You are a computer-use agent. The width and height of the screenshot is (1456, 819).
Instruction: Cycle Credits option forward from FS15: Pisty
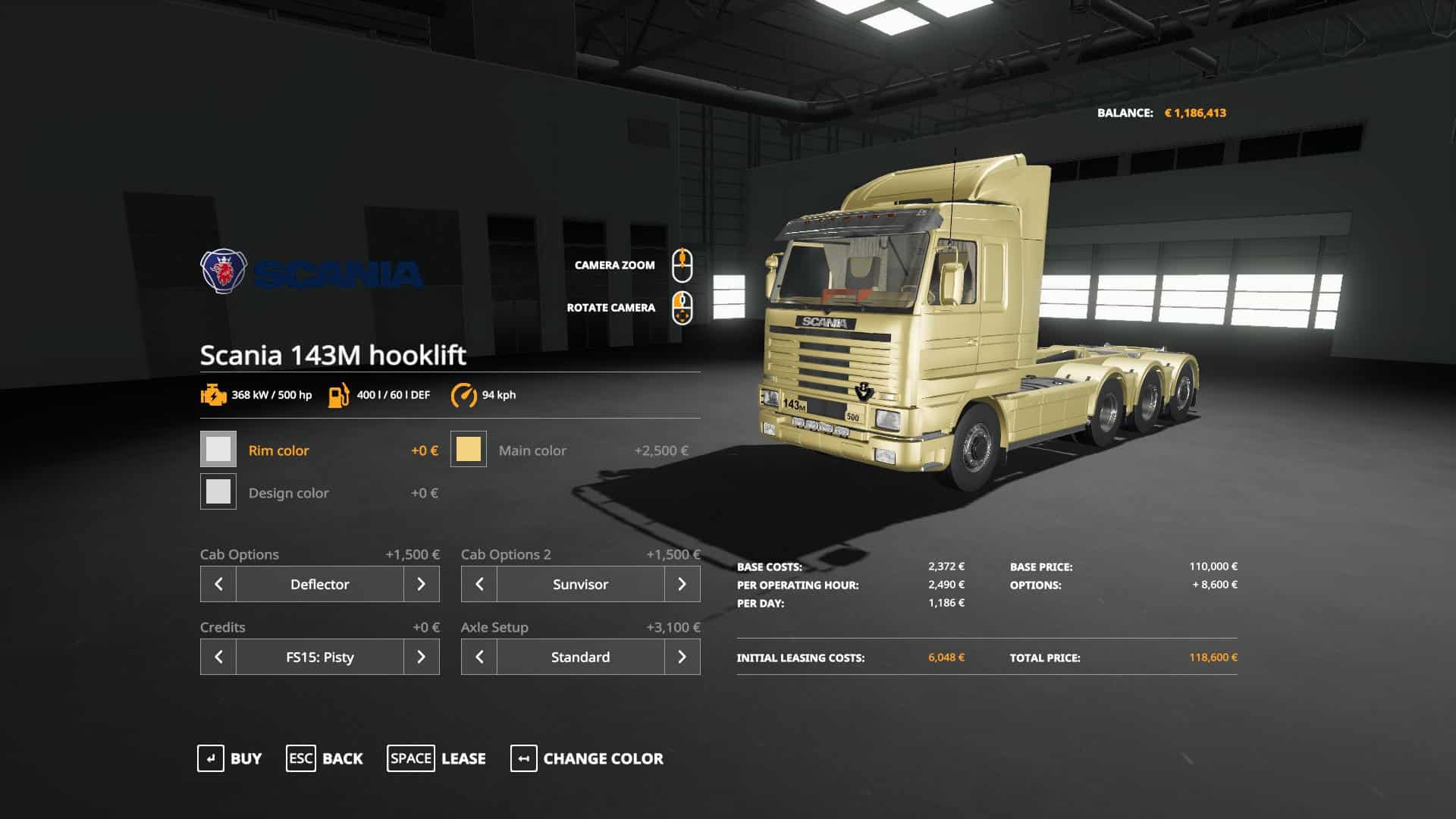422,657
